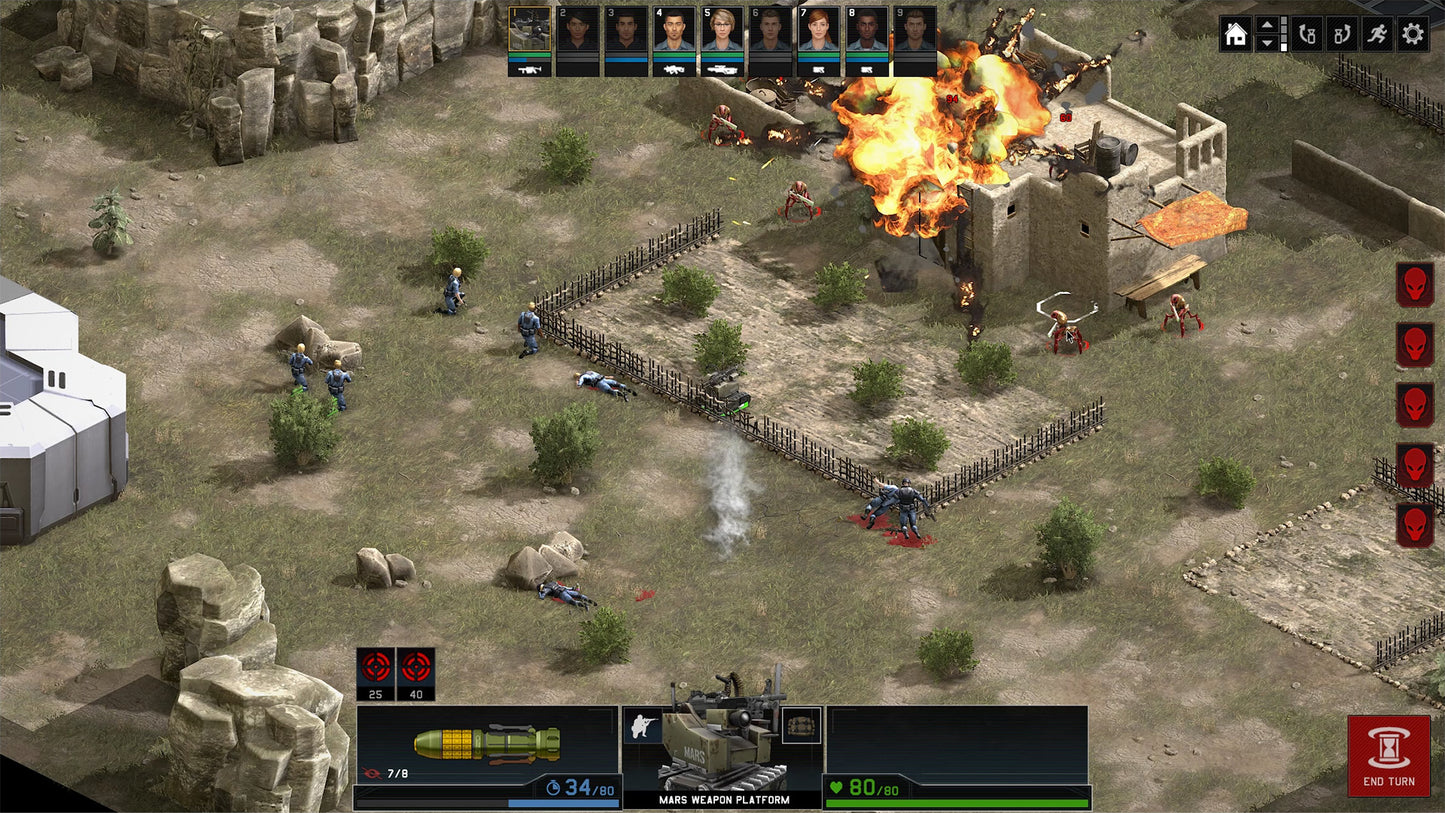Click the camera level up arrow
Screen dimensions: 1445x813
pyautogui.click(x=1268, y=26)
